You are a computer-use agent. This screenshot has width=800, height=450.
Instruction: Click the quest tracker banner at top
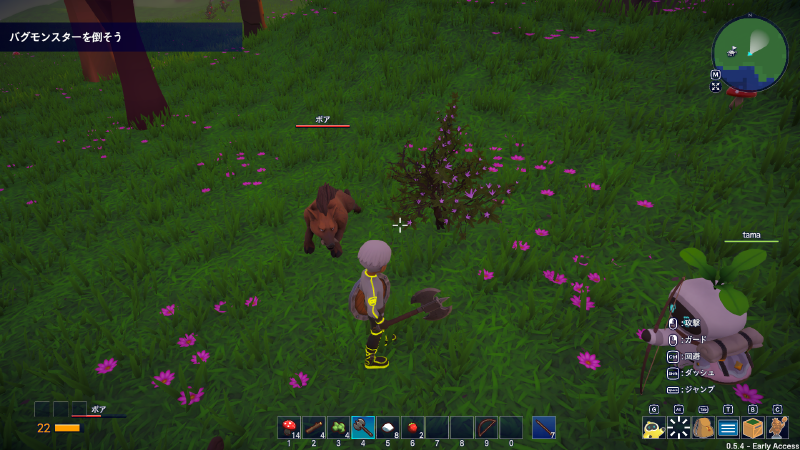click(120, 37)
